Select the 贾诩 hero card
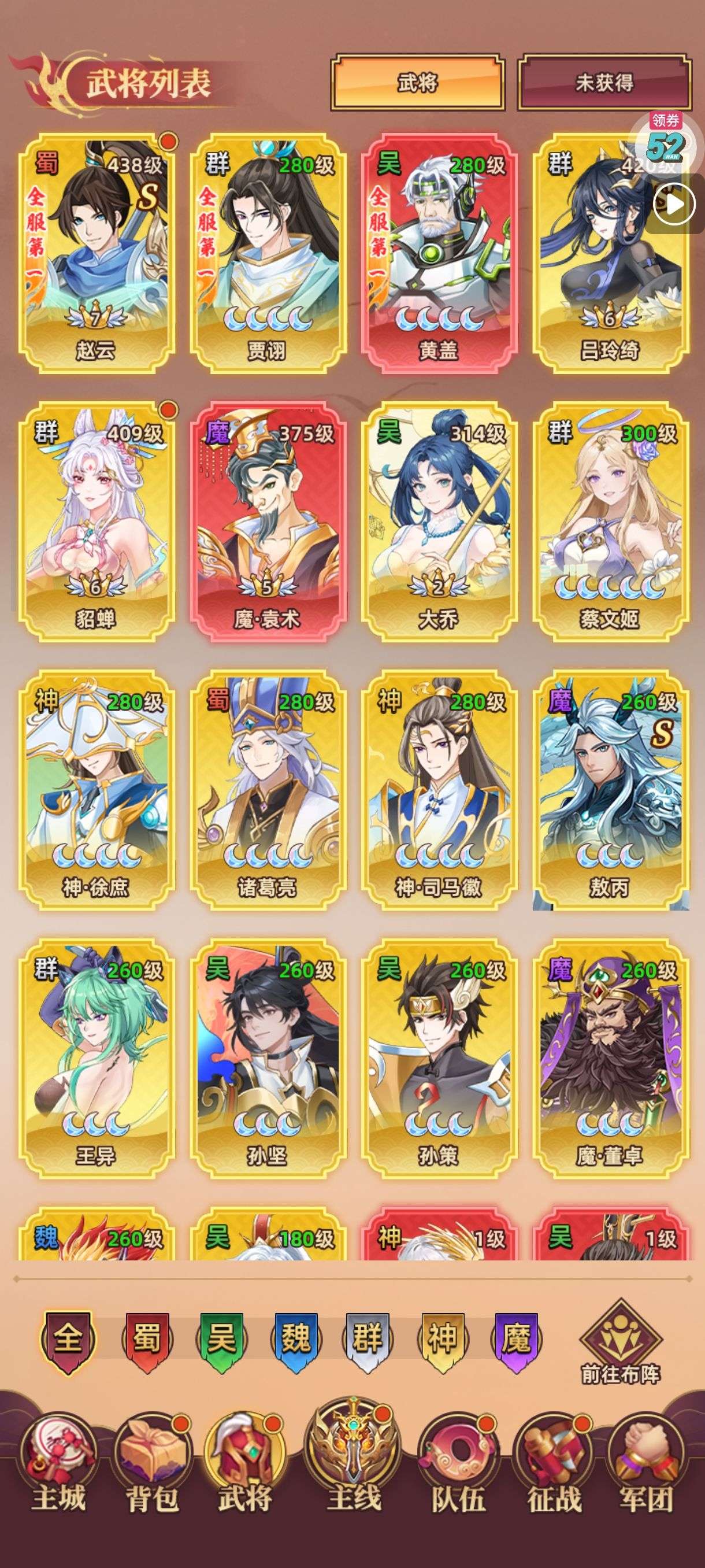 [268, 253]
